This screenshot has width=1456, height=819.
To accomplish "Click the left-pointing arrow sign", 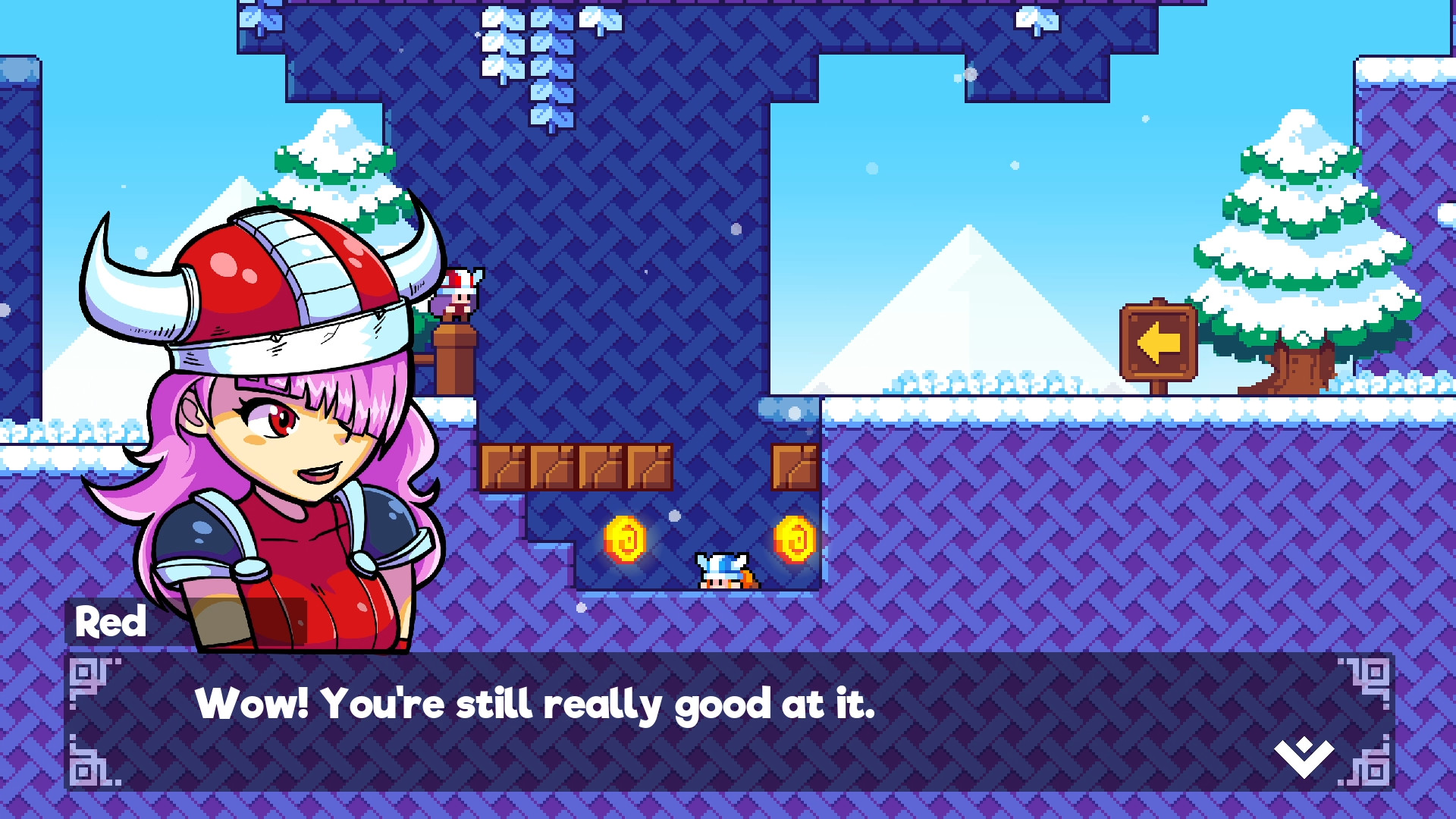I will [1159, 343].
